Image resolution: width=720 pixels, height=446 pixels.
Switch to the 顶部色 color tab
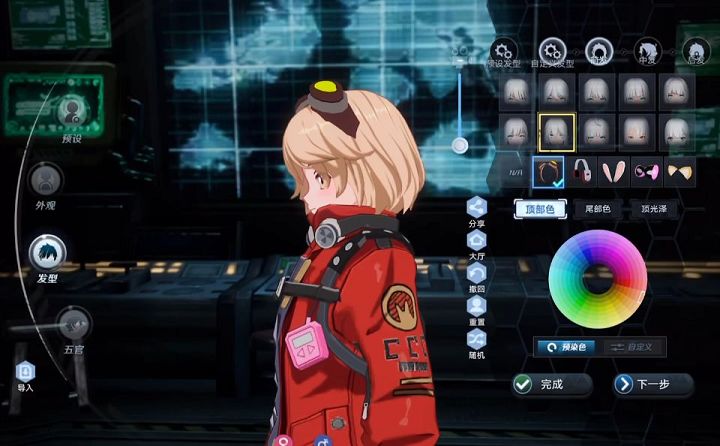pyautogui.click(x=540, y=209)
